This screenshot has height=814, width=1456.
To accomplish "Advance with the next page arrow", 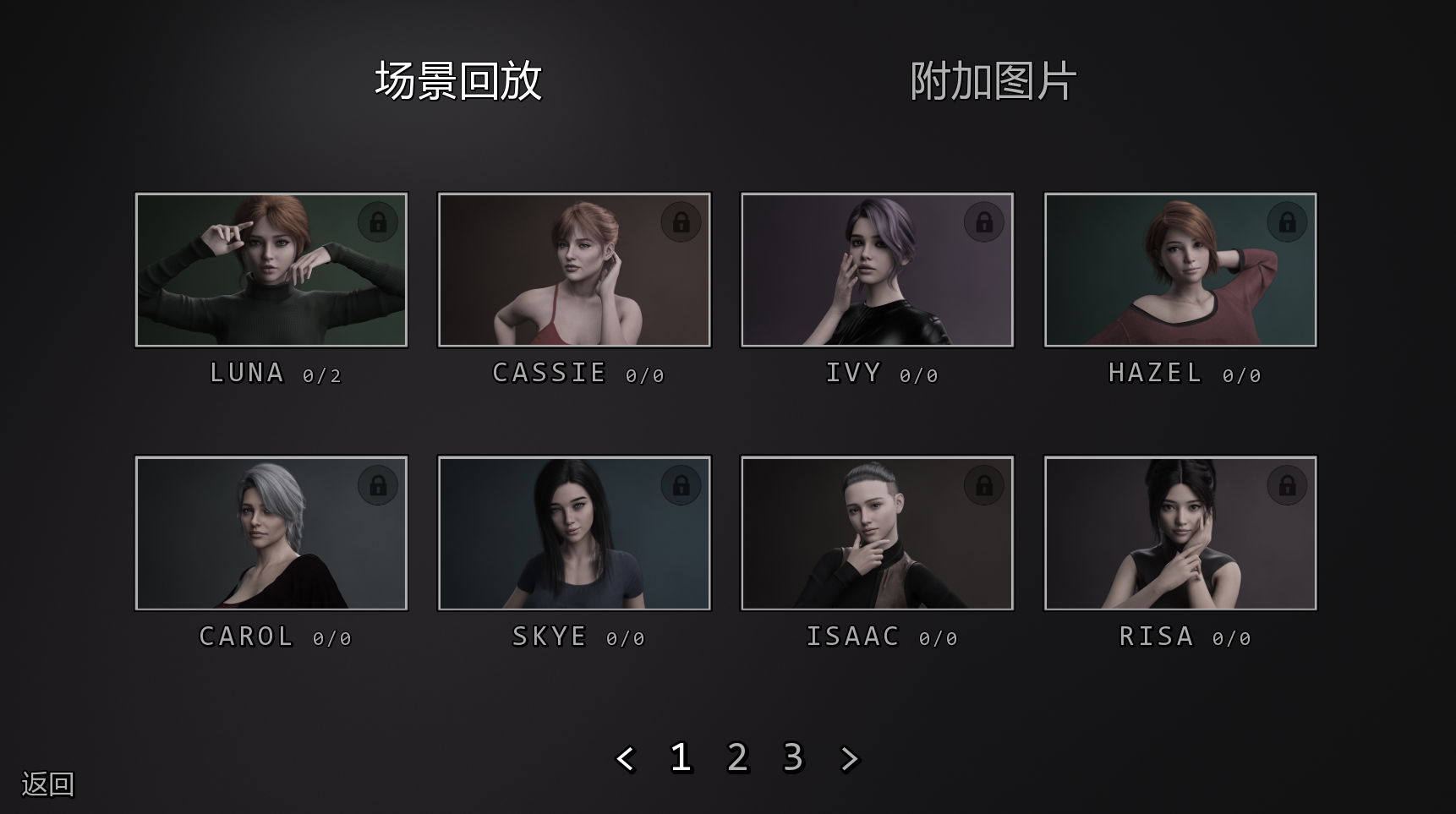I will pos(849,758).
